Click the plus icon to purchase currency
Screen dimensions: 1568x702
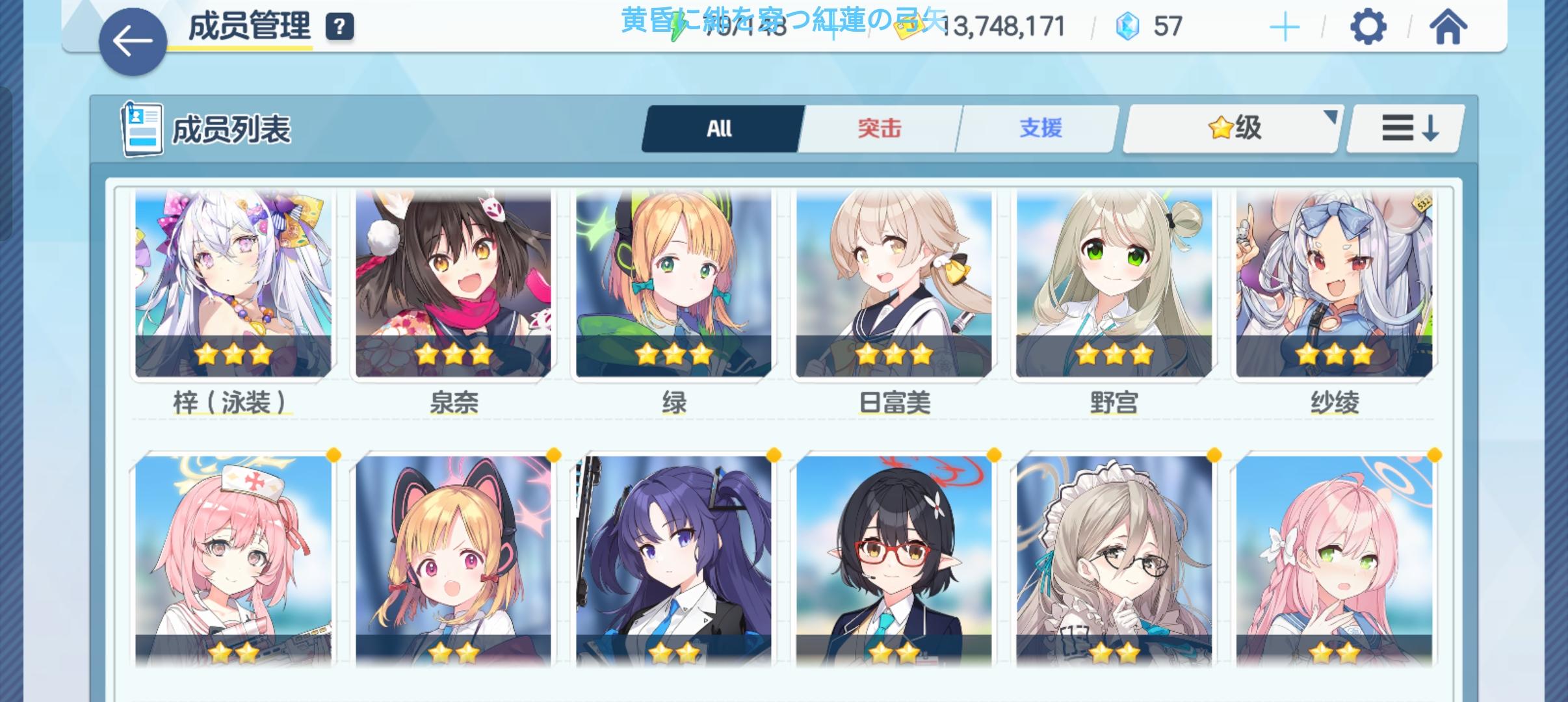1284,27
